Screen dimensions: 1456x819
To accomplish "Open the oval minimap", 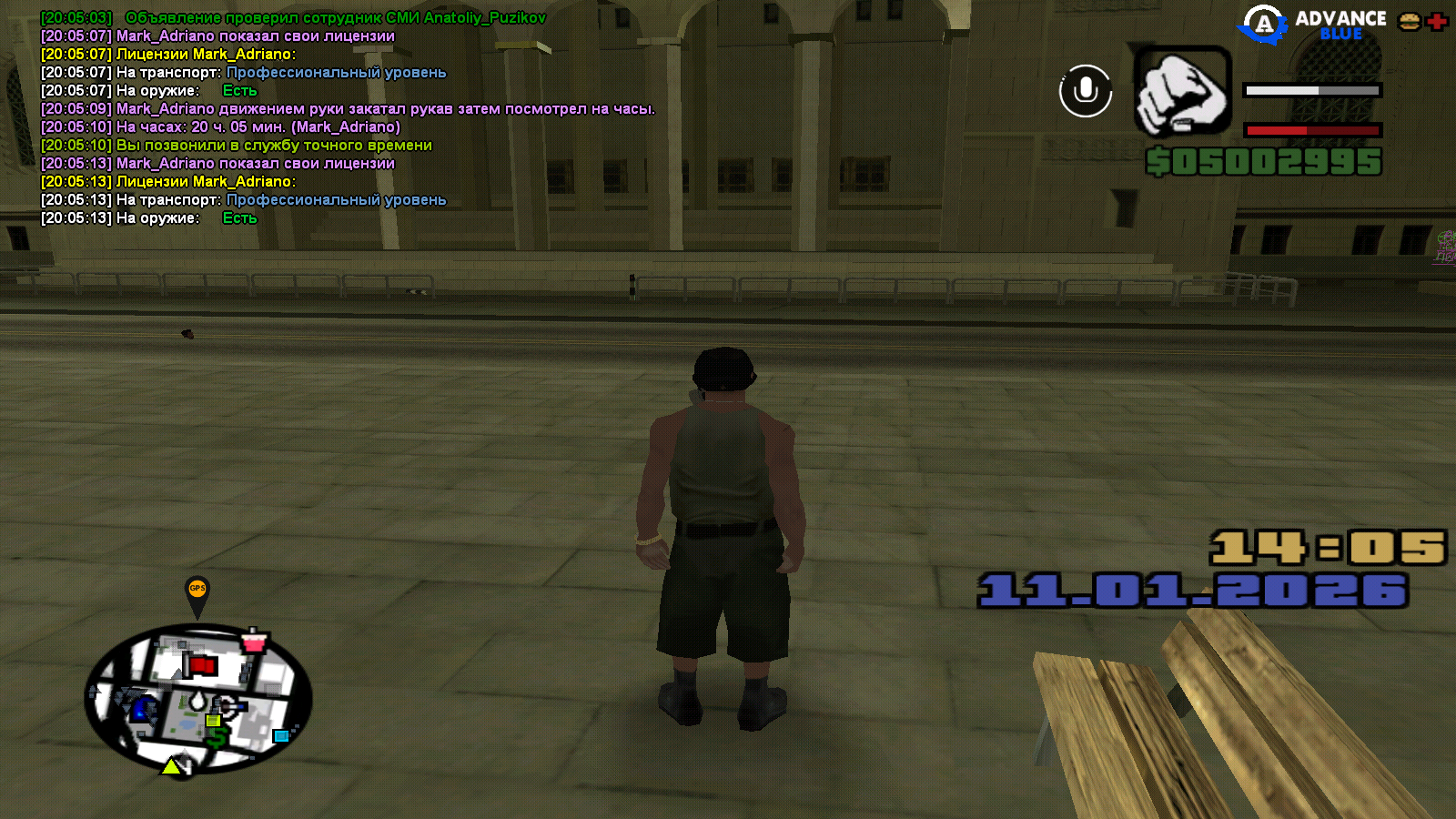I will pos(198,699).
